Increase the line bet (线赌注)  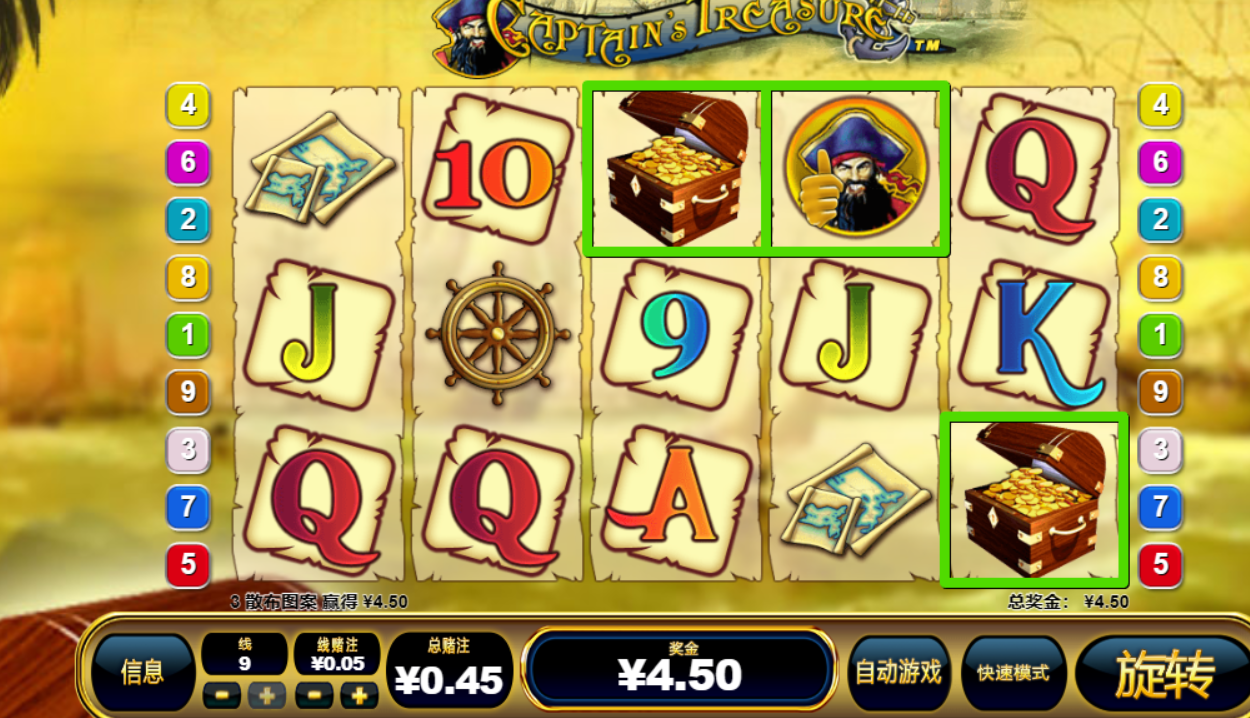(358, 695)
